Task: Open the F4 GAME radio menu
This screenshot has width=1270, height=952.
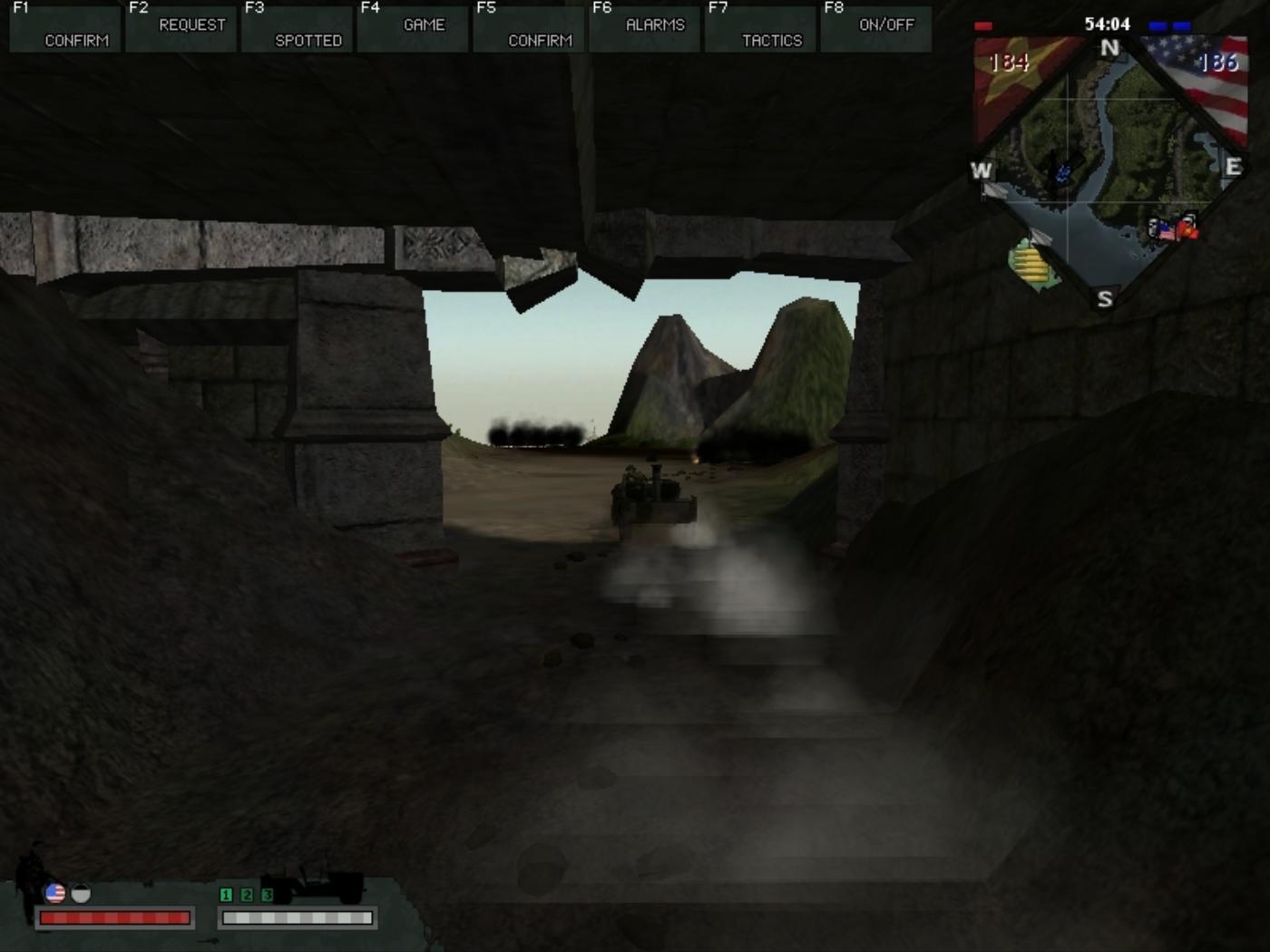Action: point(413,27)
